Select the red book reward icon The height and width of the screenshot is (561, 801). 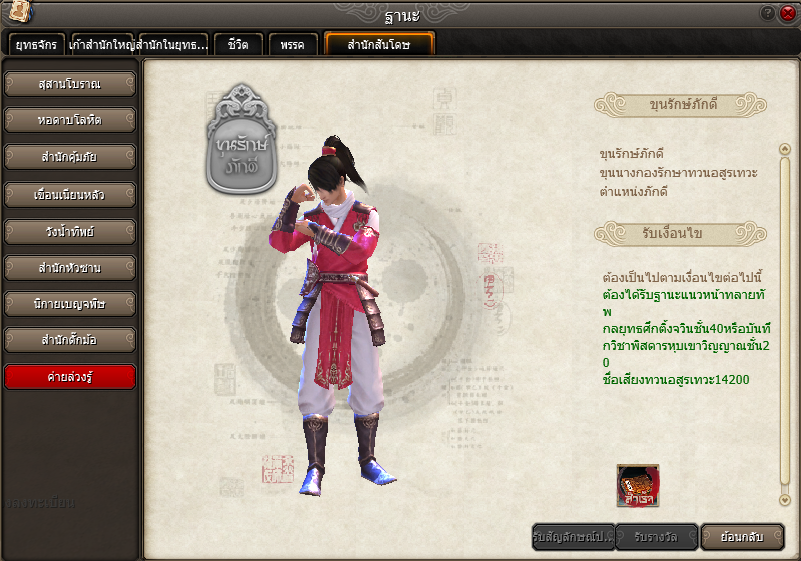pyautogui.click(x=637, y=485)
